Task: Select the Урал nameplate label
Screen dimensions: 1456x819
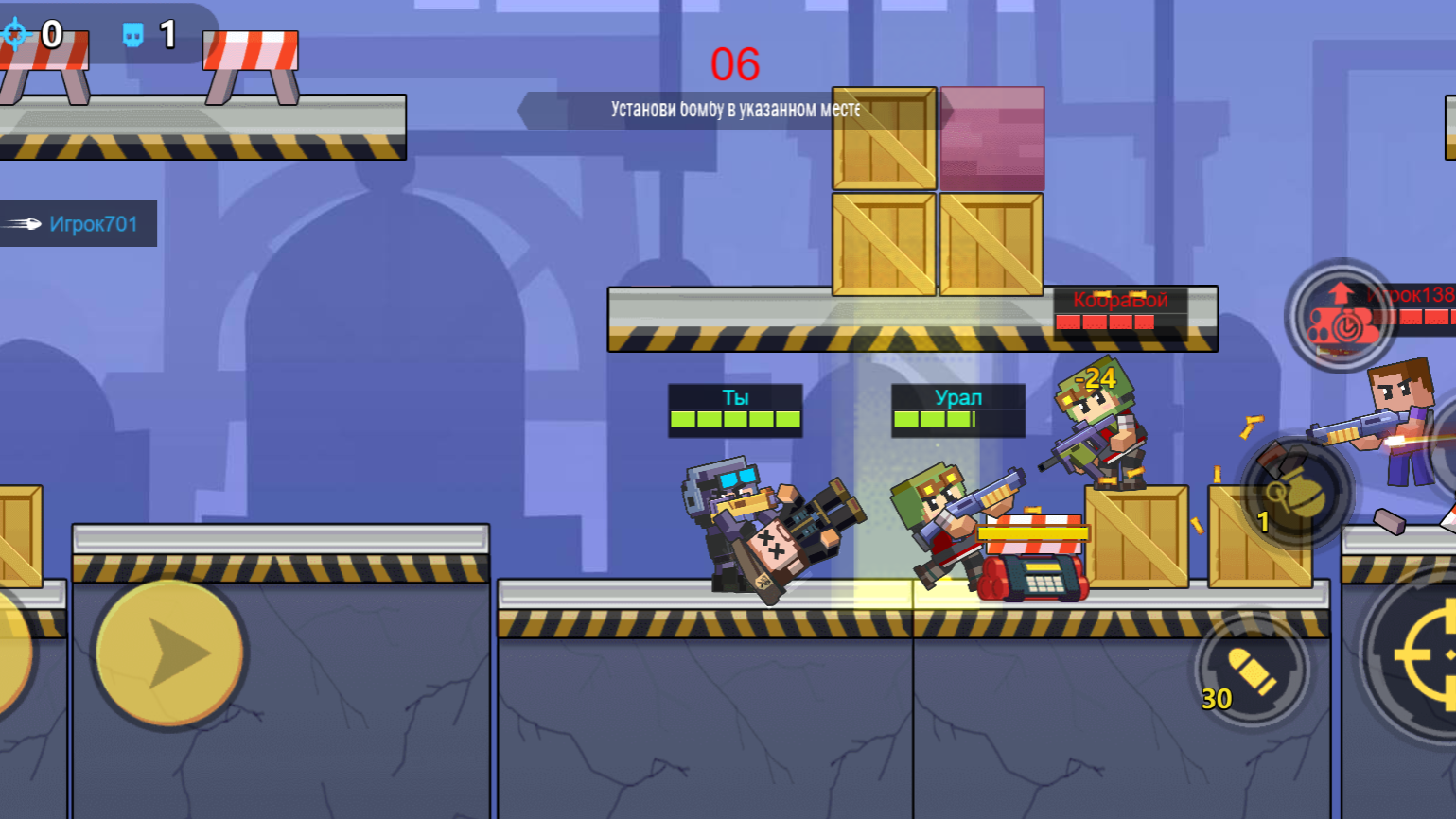Action: (958, 397)
